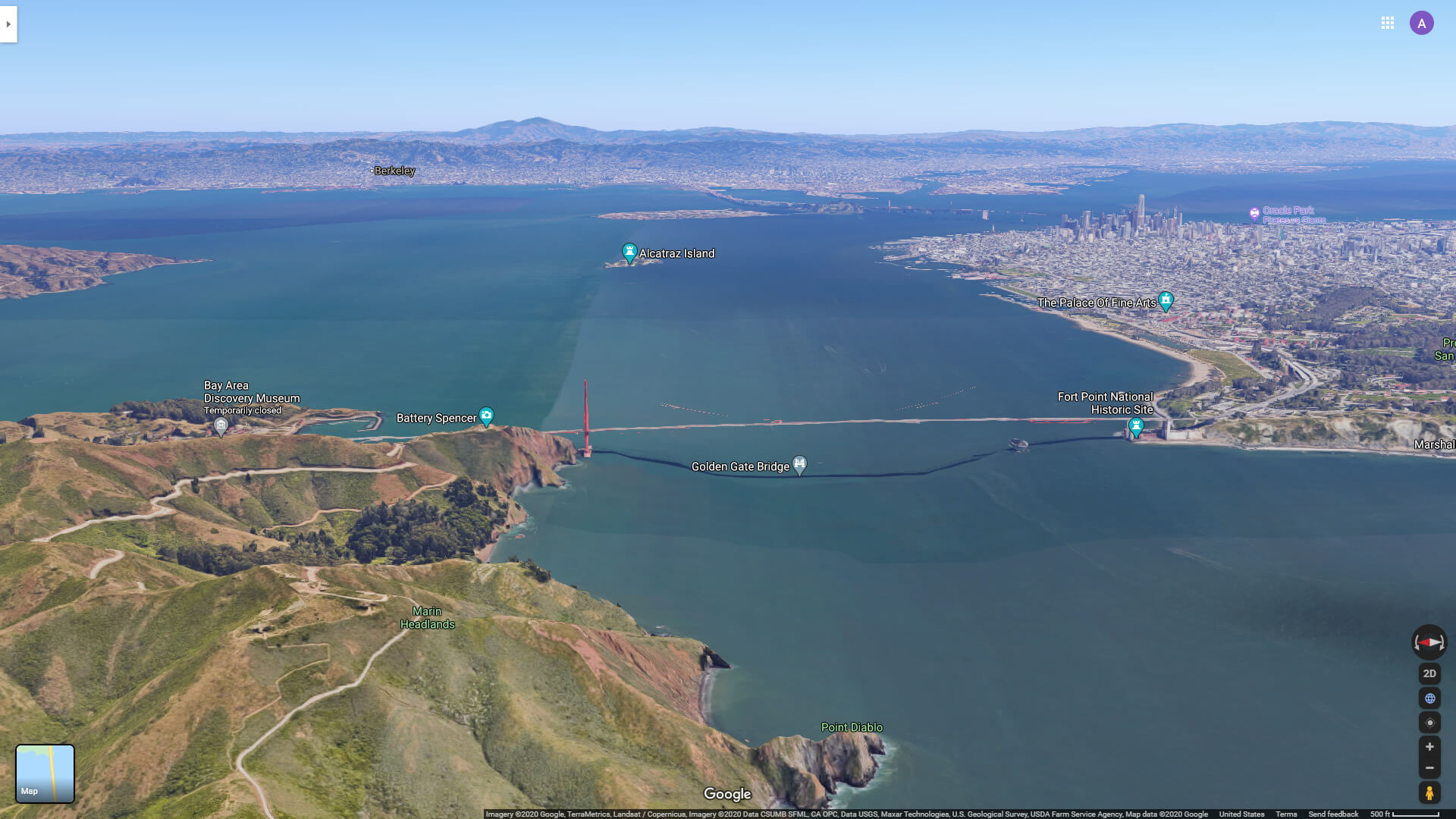This screenshot has width=1456, height=819.
Task: Open the account menu avatar
Action: click(1422, 23)
